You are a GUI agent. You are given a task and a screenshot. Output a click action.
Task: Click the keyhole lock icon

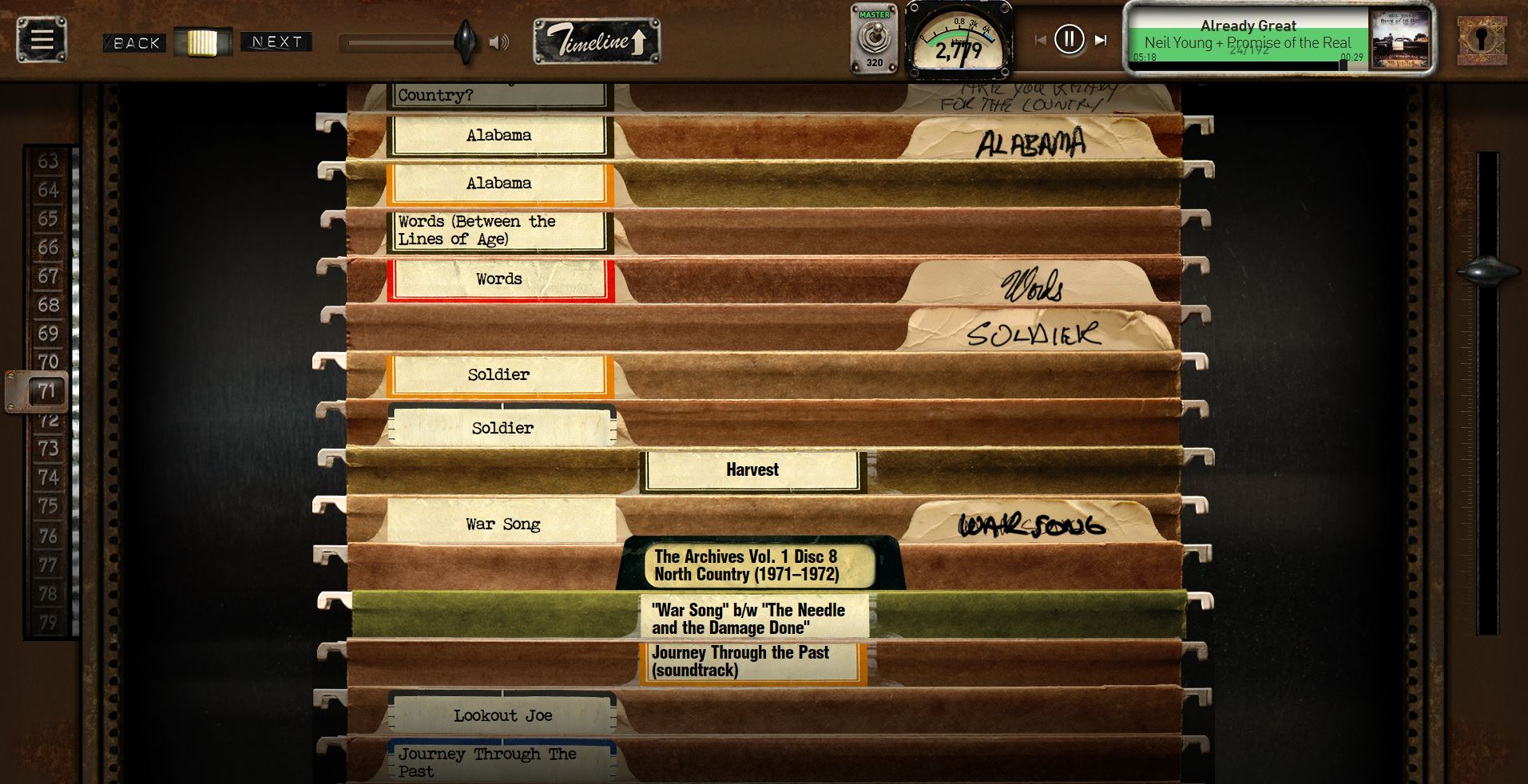pos(1482,39)
